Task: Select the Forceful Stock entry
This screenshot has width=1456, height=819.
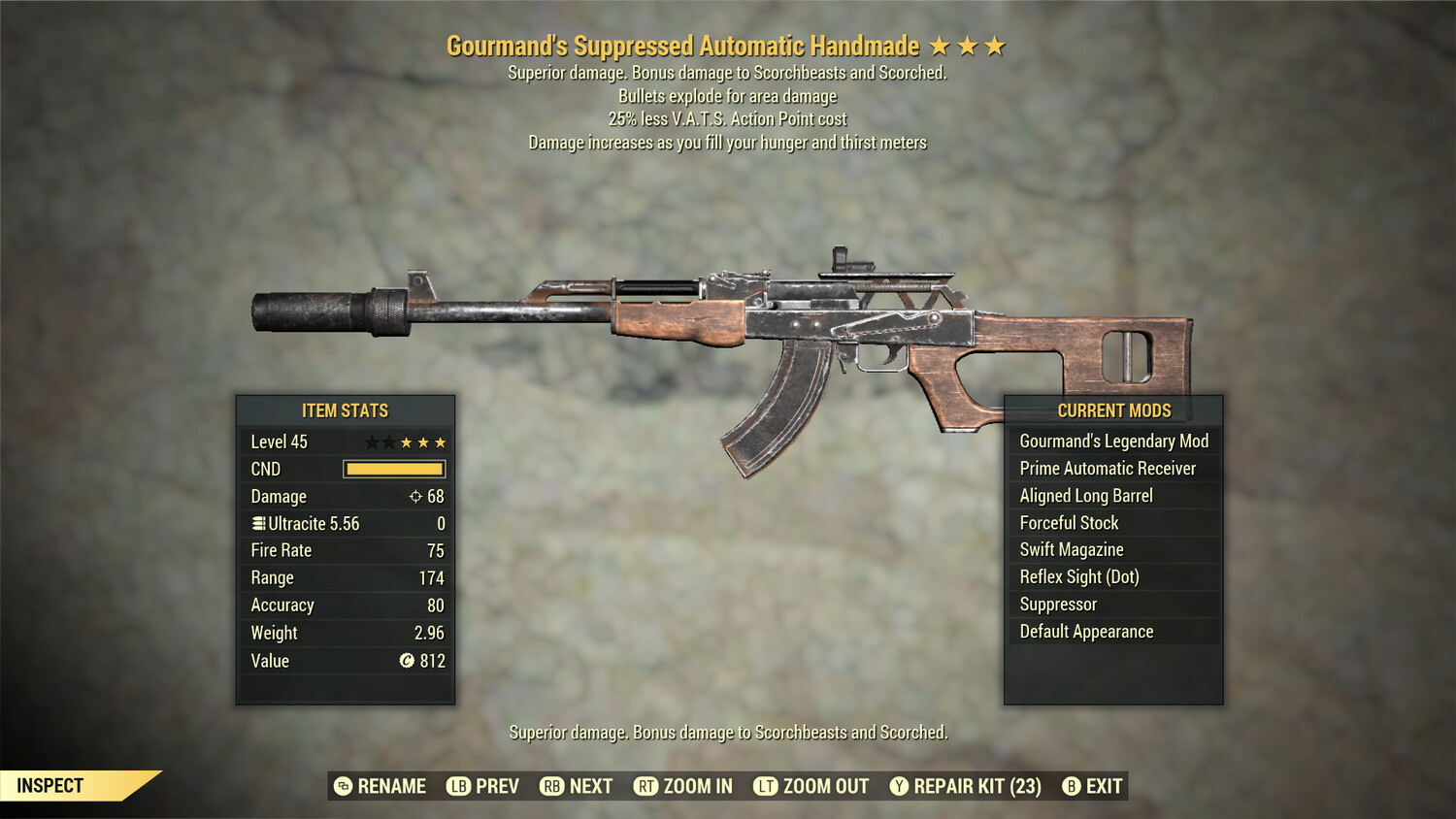Action: tap(1069, 523)
